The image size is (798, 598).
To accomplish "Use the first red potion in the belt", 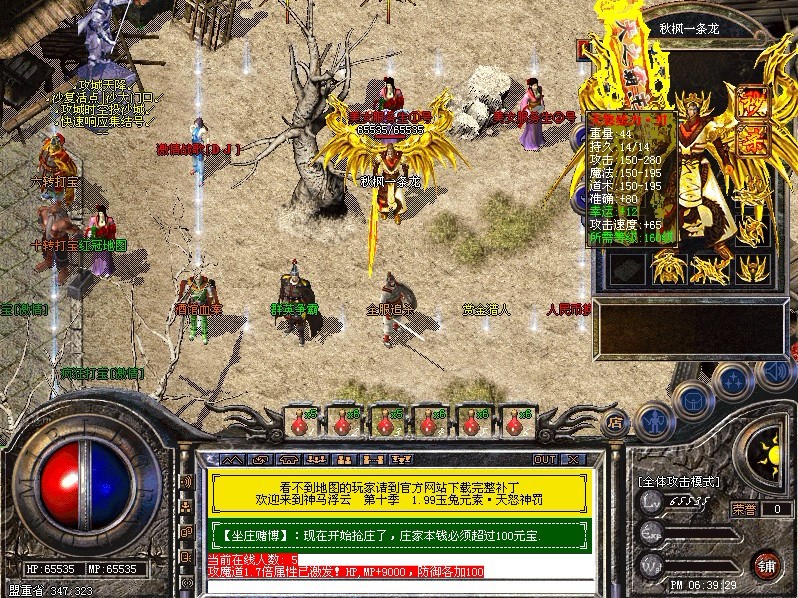I will [300, 419].
